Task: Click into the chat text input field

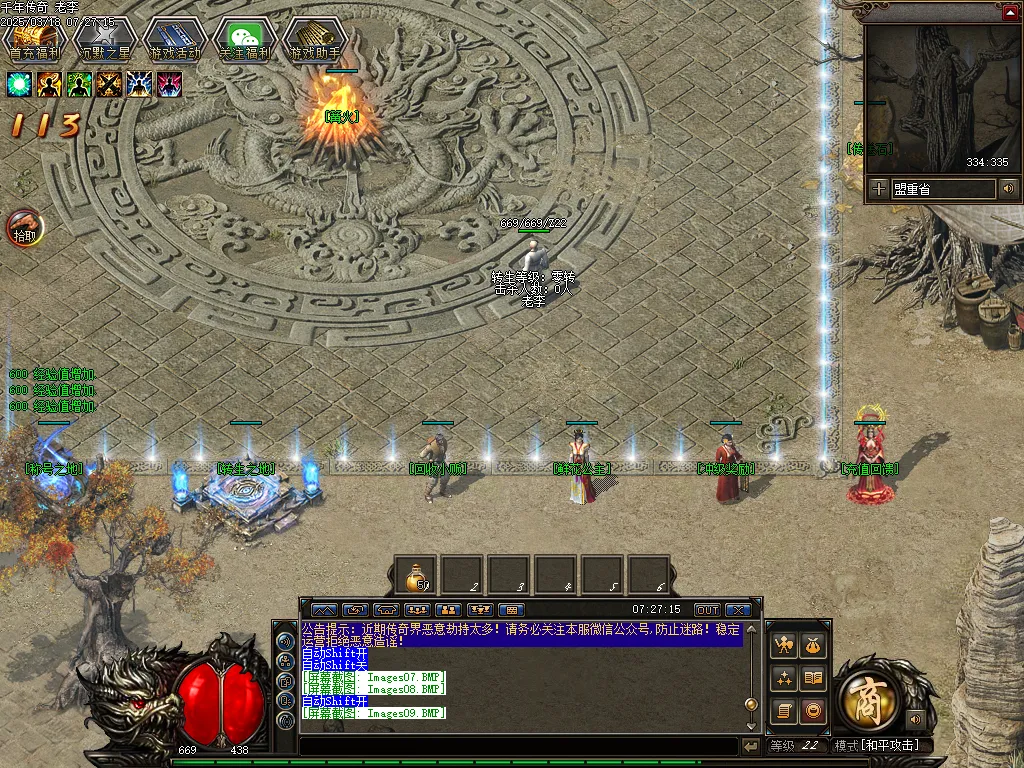Action: (x=518, y=747)
